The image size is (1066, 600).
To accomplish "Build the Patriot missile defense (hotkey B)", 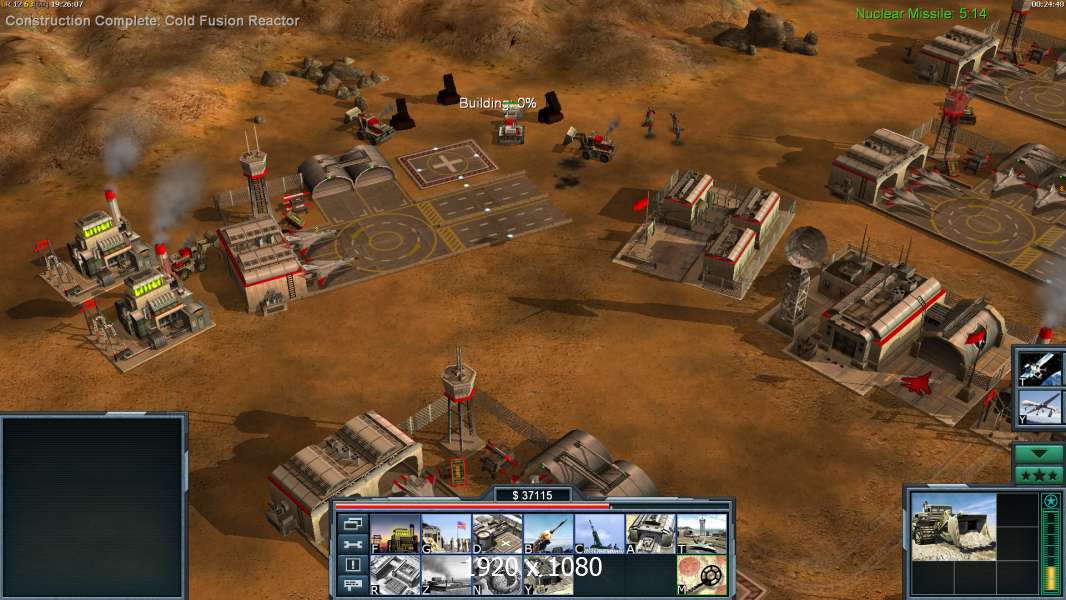I will tap(548, 533).
